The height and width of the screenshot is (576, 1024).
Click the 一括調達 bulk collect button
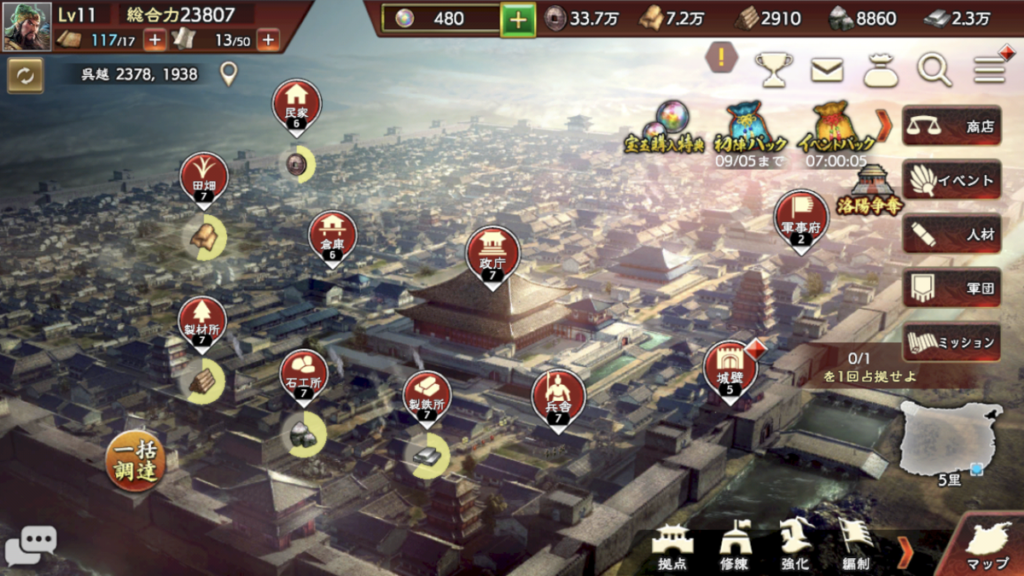(x=134, y=461)
